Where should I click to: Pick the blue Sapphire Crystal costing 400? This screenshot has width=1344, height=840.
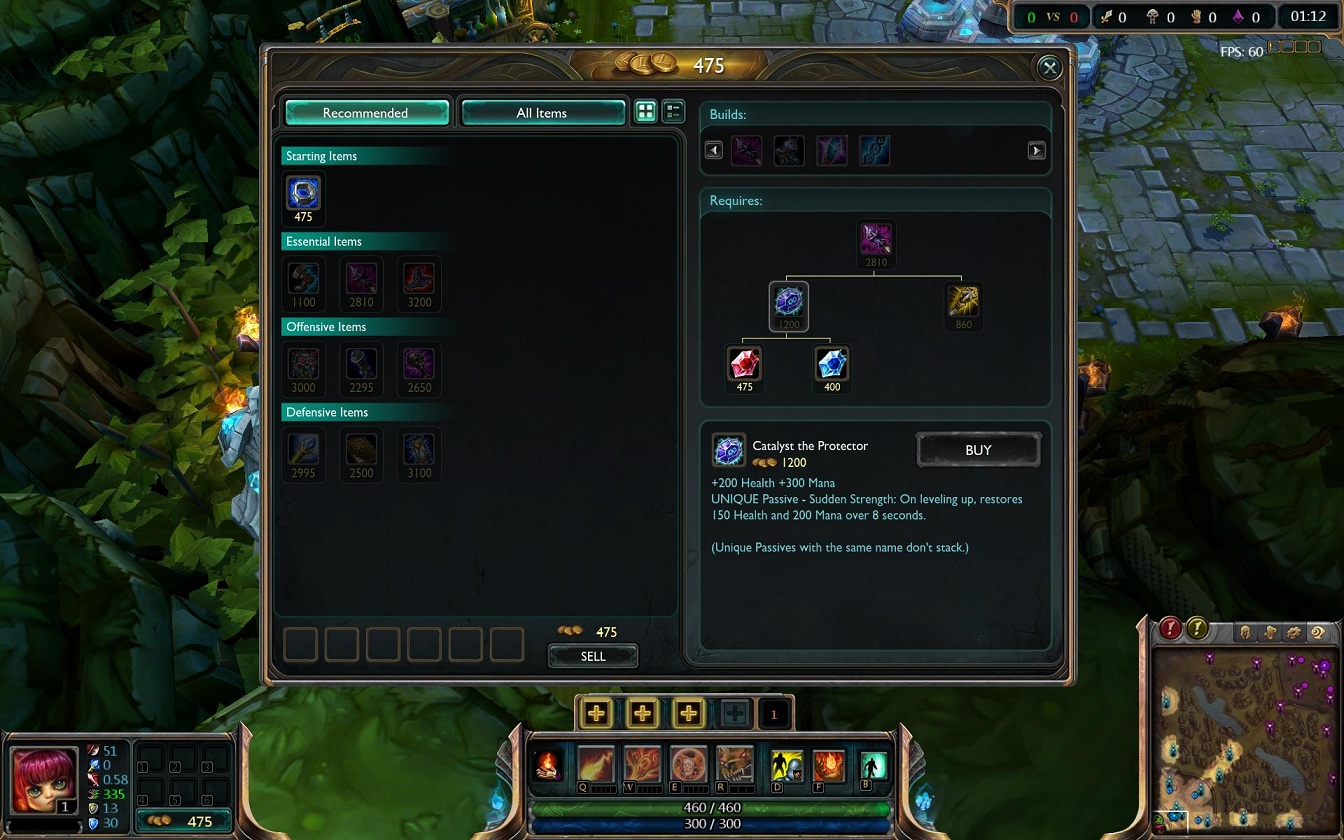coord(832,364)
